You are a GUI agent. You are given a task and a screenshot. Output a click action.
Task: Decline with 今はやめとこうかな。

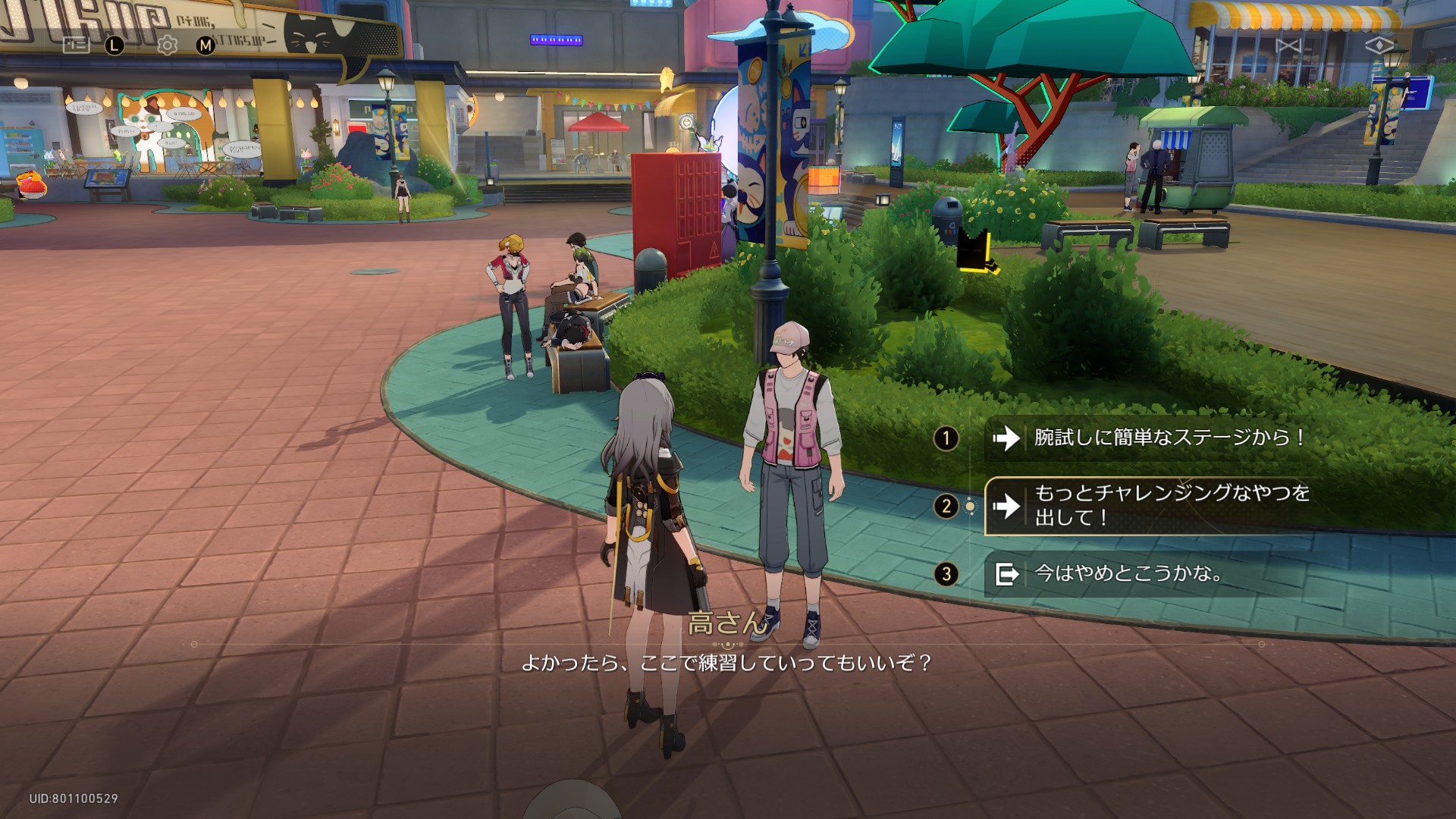tap(1128, 574)
